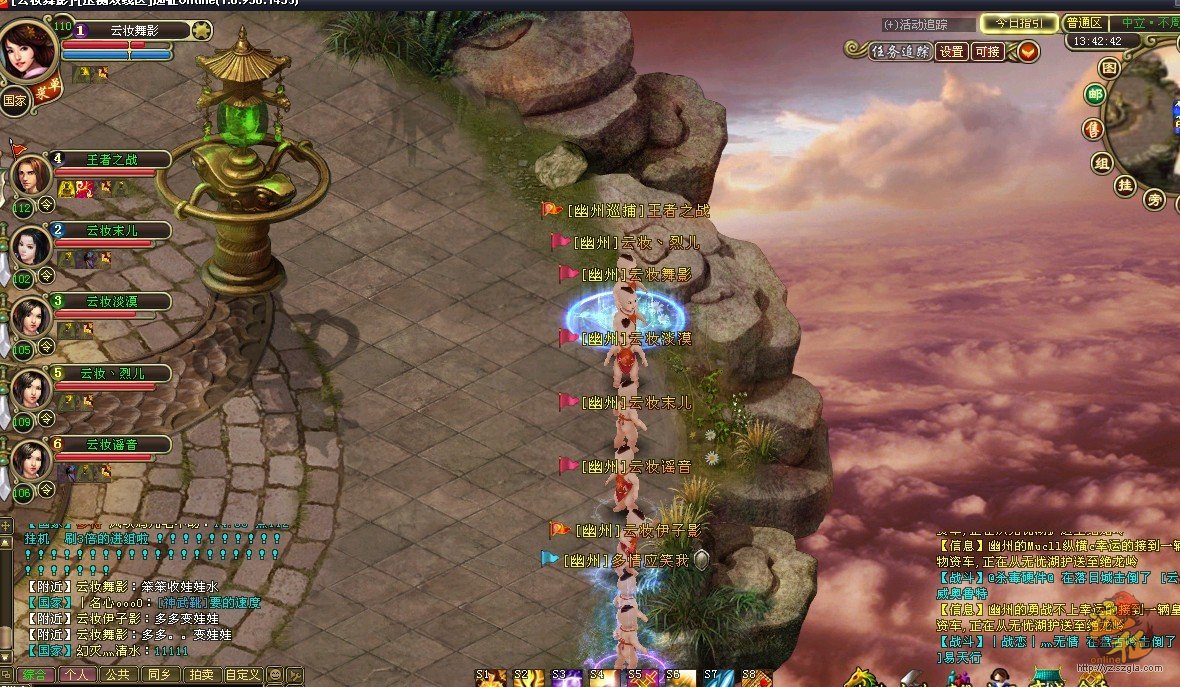This screenshot has width=1180, height=687.
Task: Click the 国家 nation button under portrait
Action: [x=14, y=99]
